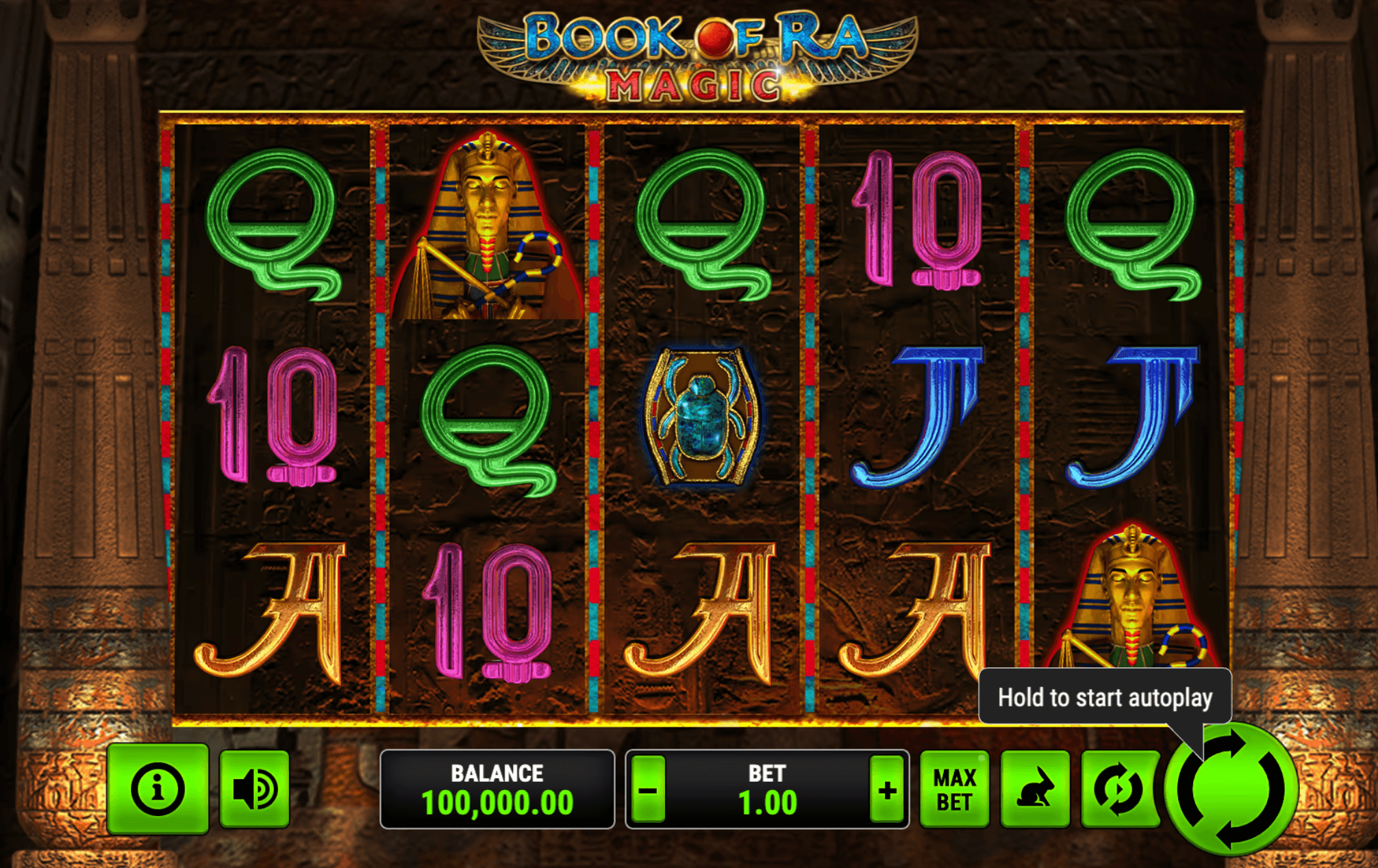Decrease the bet with the minus button
The height and width of the screenshot is (868, 1378).
click(x=649, y=791)
